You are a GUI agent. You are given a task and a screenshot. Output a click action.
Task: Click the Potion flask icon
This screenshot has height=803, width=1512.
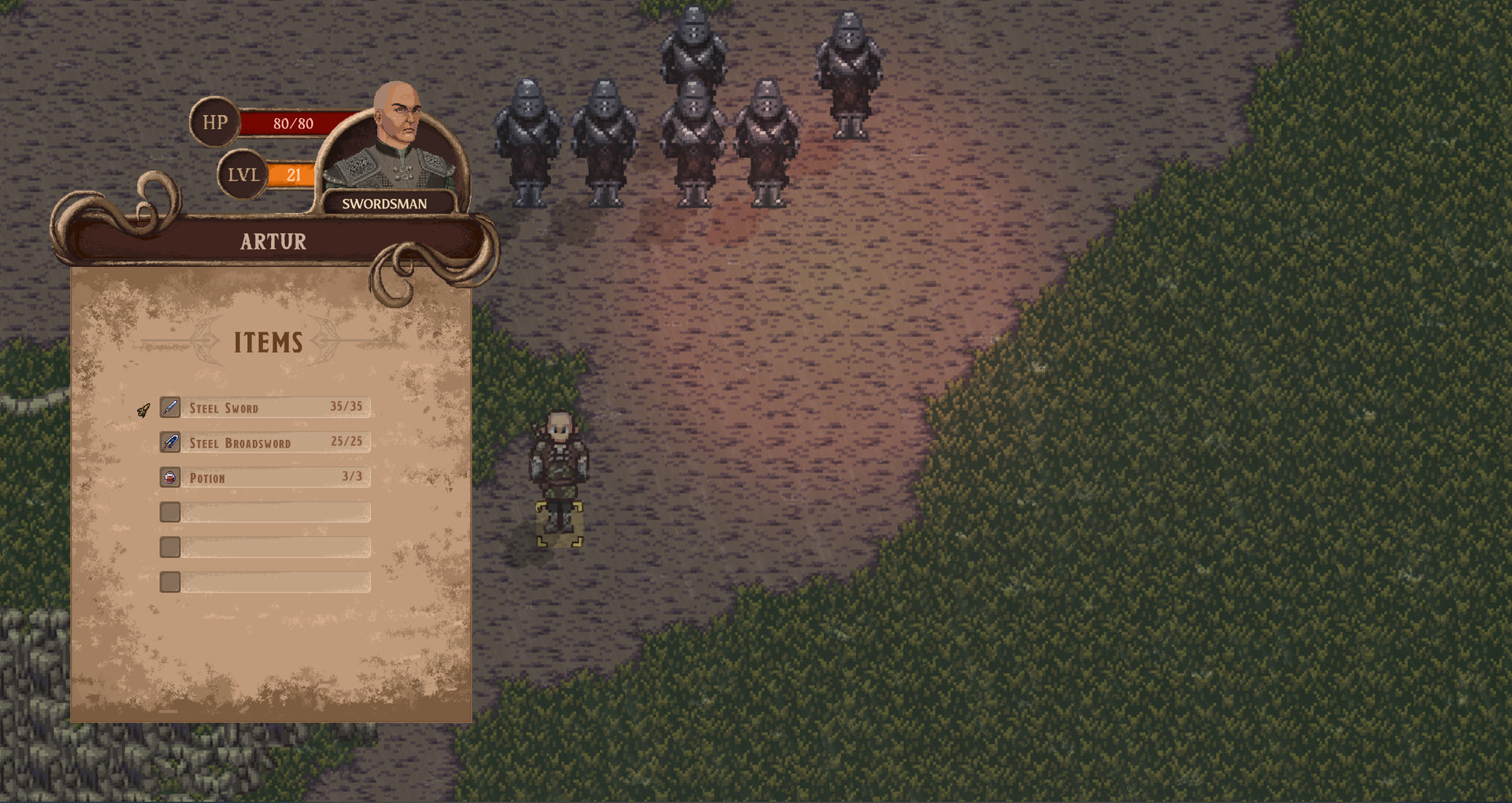169,477
